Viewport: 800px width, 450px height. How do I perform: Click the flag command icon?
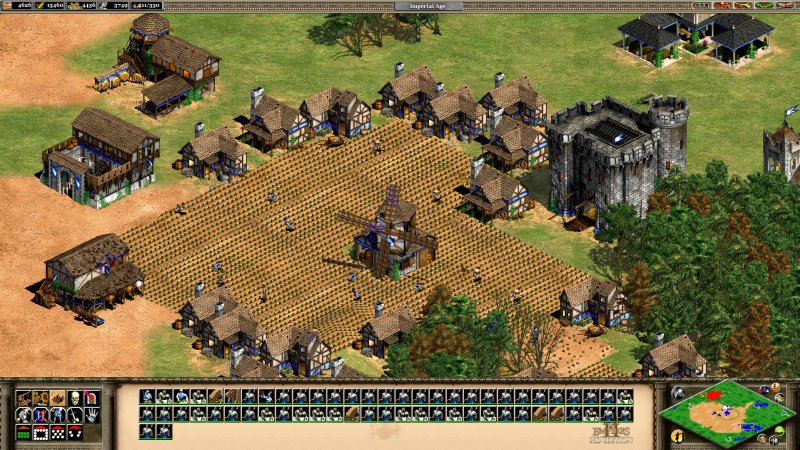point(92,398)
